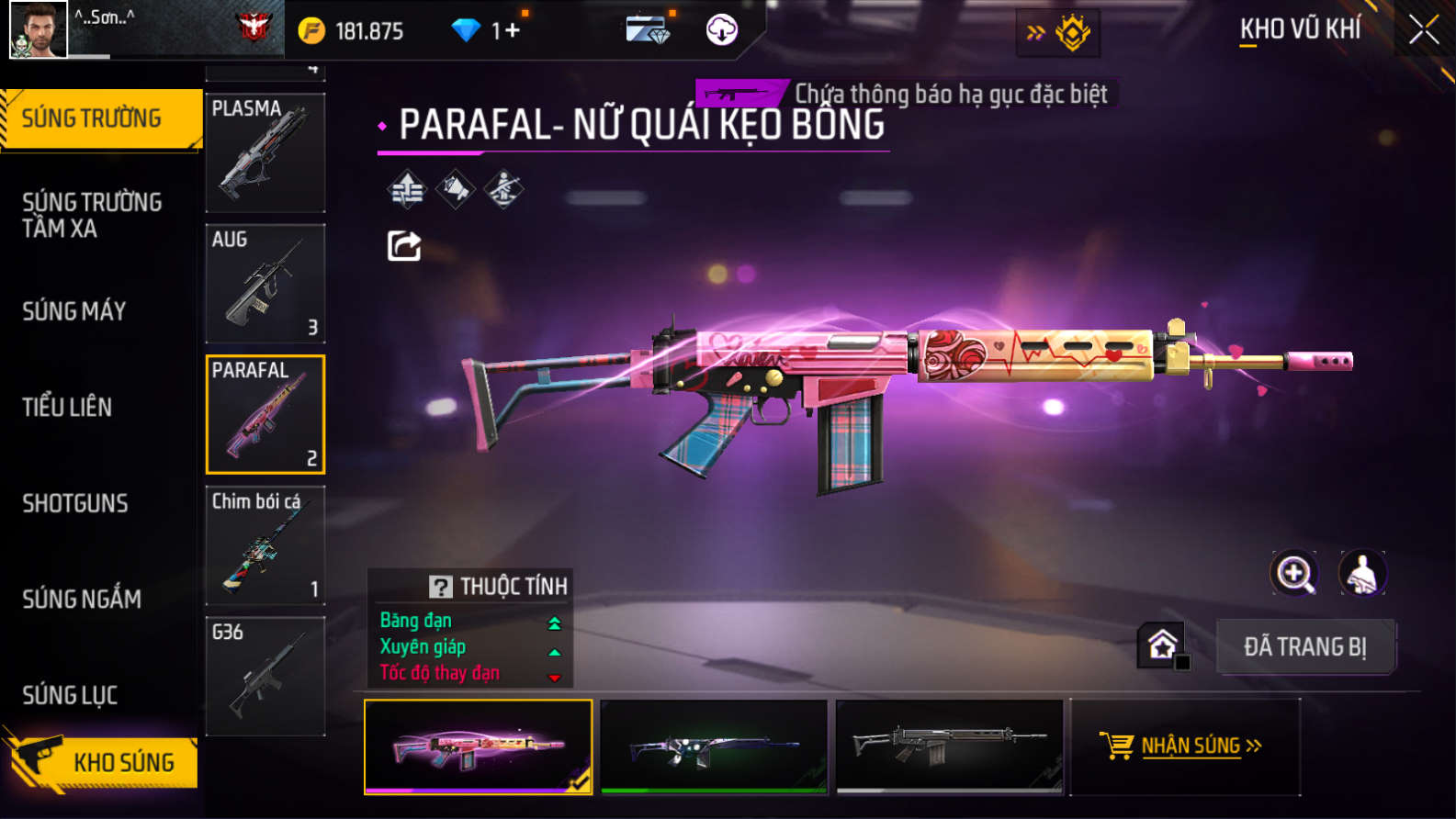Switch to Súng Trường Tầm Xa category
1456x819 pixels.
(92, 215)
